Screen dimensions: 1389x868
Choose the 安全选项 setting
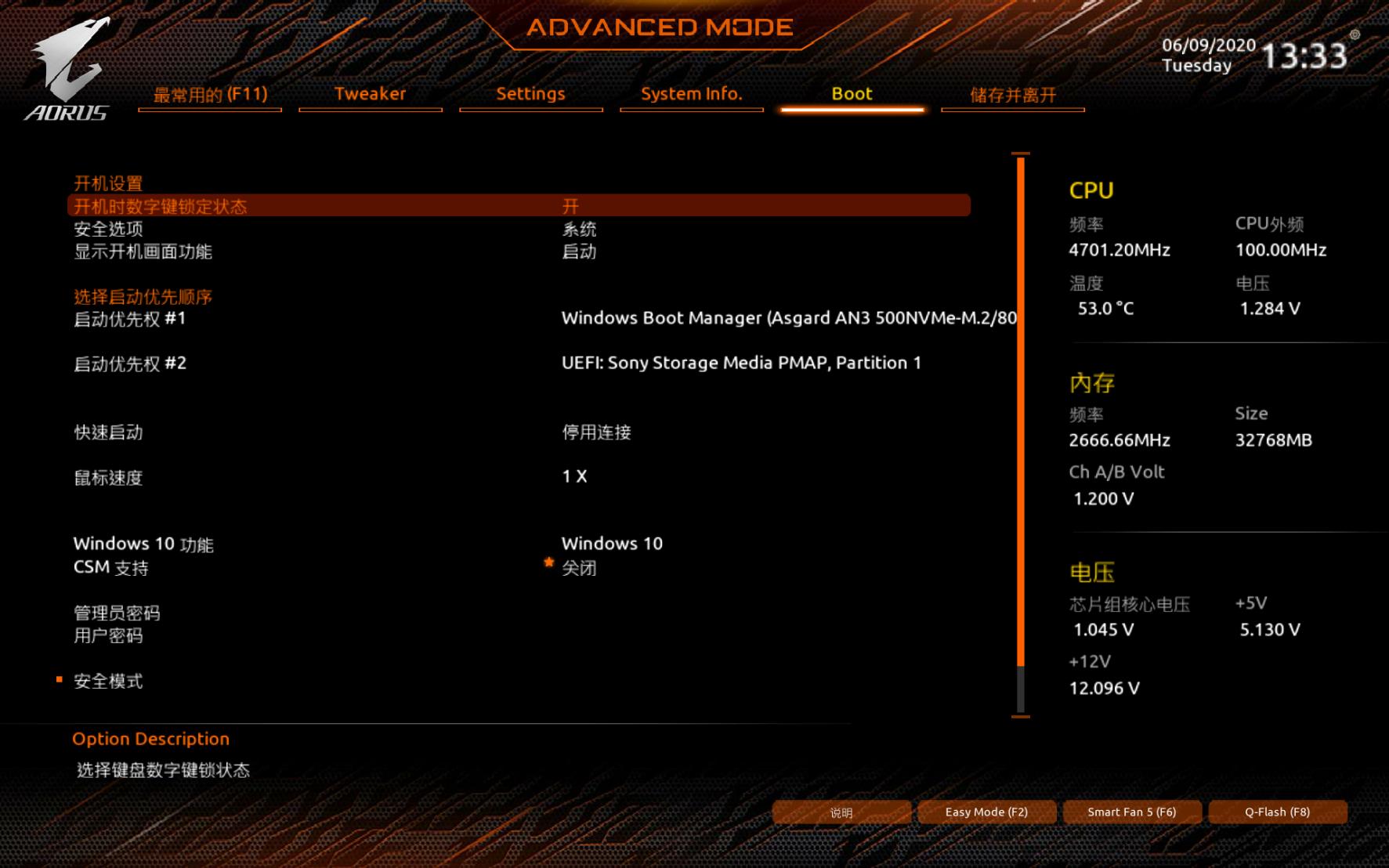(109, 230)
